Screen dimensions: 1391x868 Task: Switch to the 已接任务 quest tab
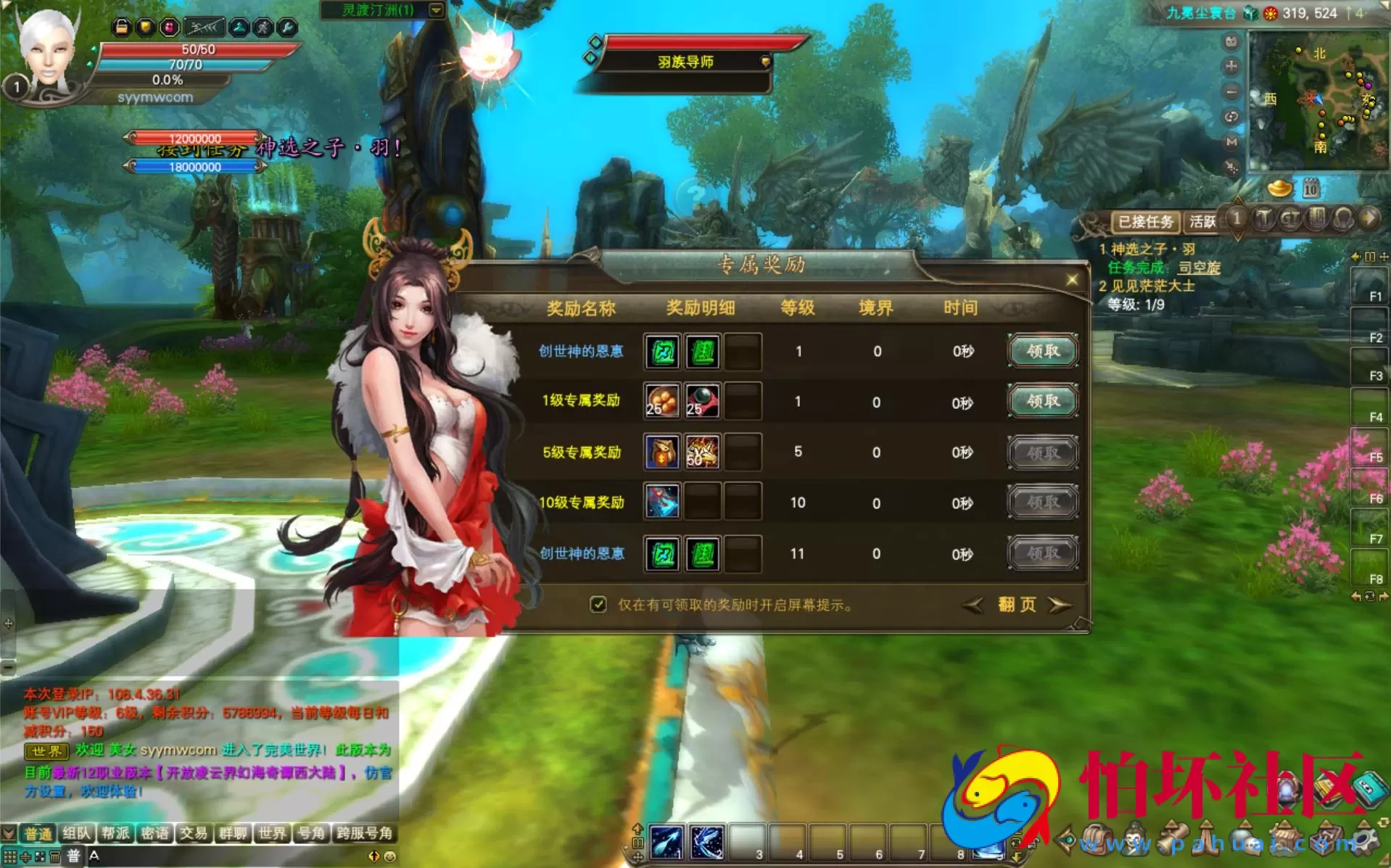(x=1145, y=221)
